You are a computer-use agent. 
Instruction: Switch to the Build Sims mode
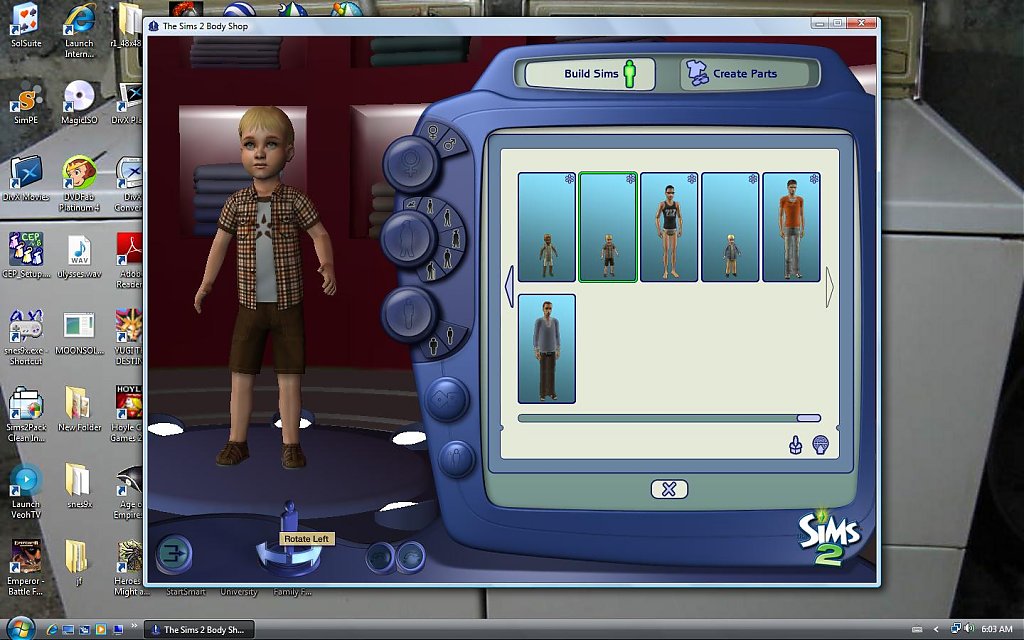[x=590, y=74]
